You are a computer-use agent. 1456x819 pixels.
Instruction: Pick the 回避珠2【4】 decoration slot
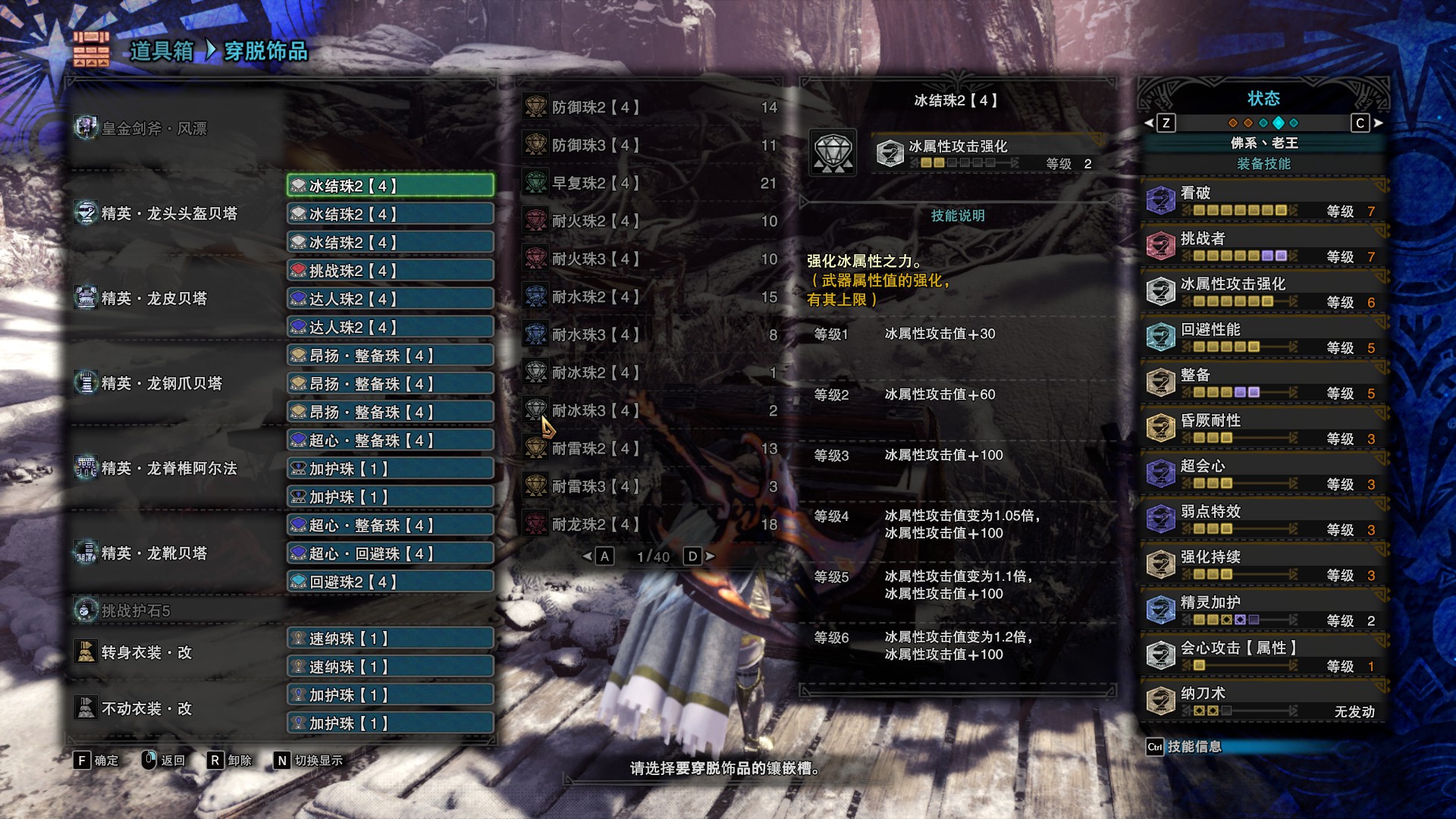pos(391,582)
